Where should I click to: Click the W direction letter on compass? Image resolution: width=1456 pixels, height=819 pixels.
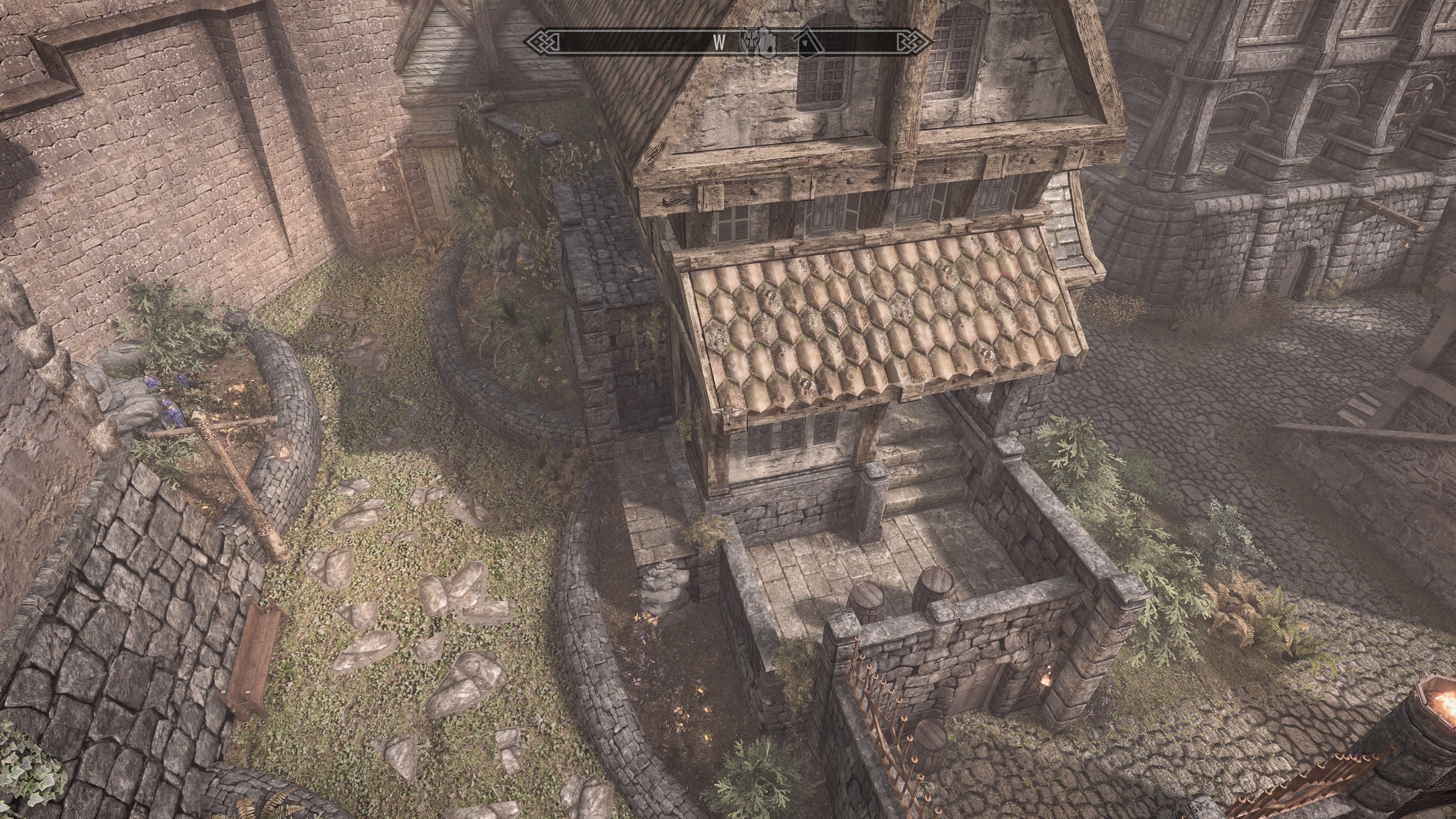(x=719, y=42)
